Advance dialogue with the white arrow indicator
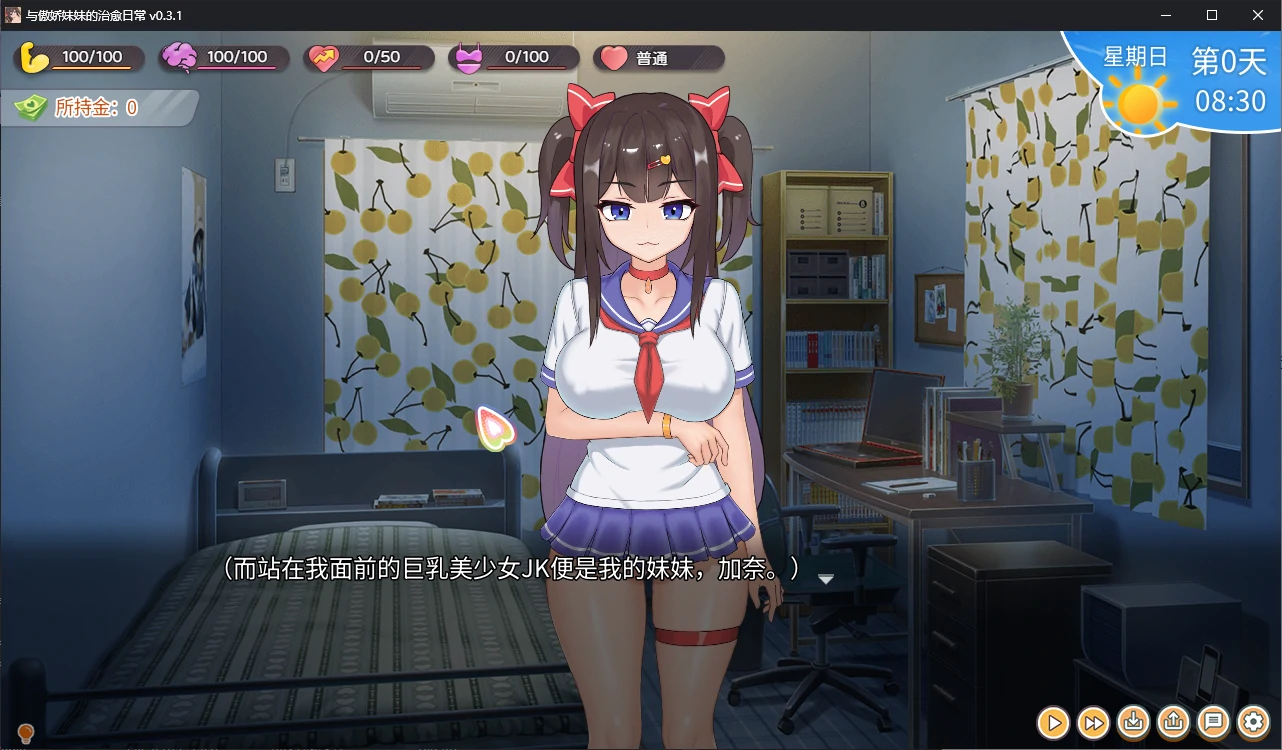The width and height of the screenshot is (1282, 750). pos(826,579)
